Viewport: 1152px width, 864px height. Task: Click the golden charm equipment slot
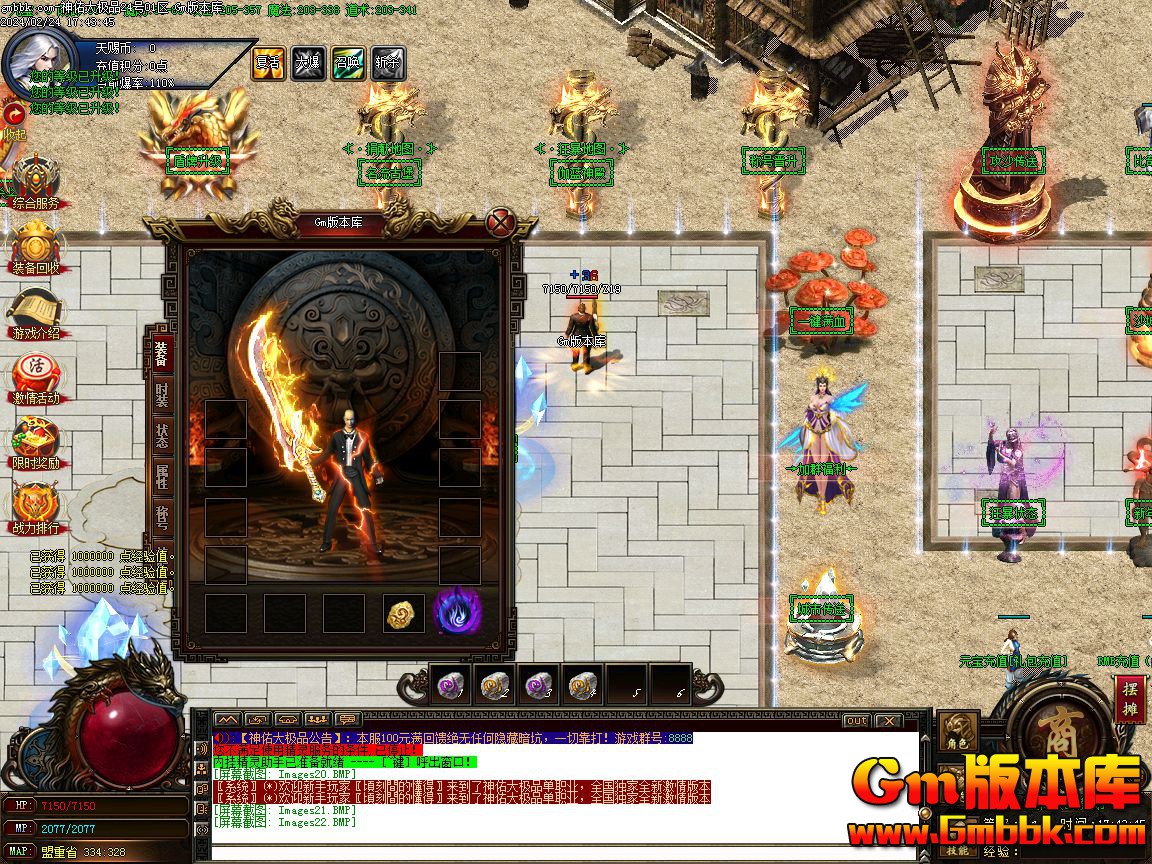pos(404,613)
